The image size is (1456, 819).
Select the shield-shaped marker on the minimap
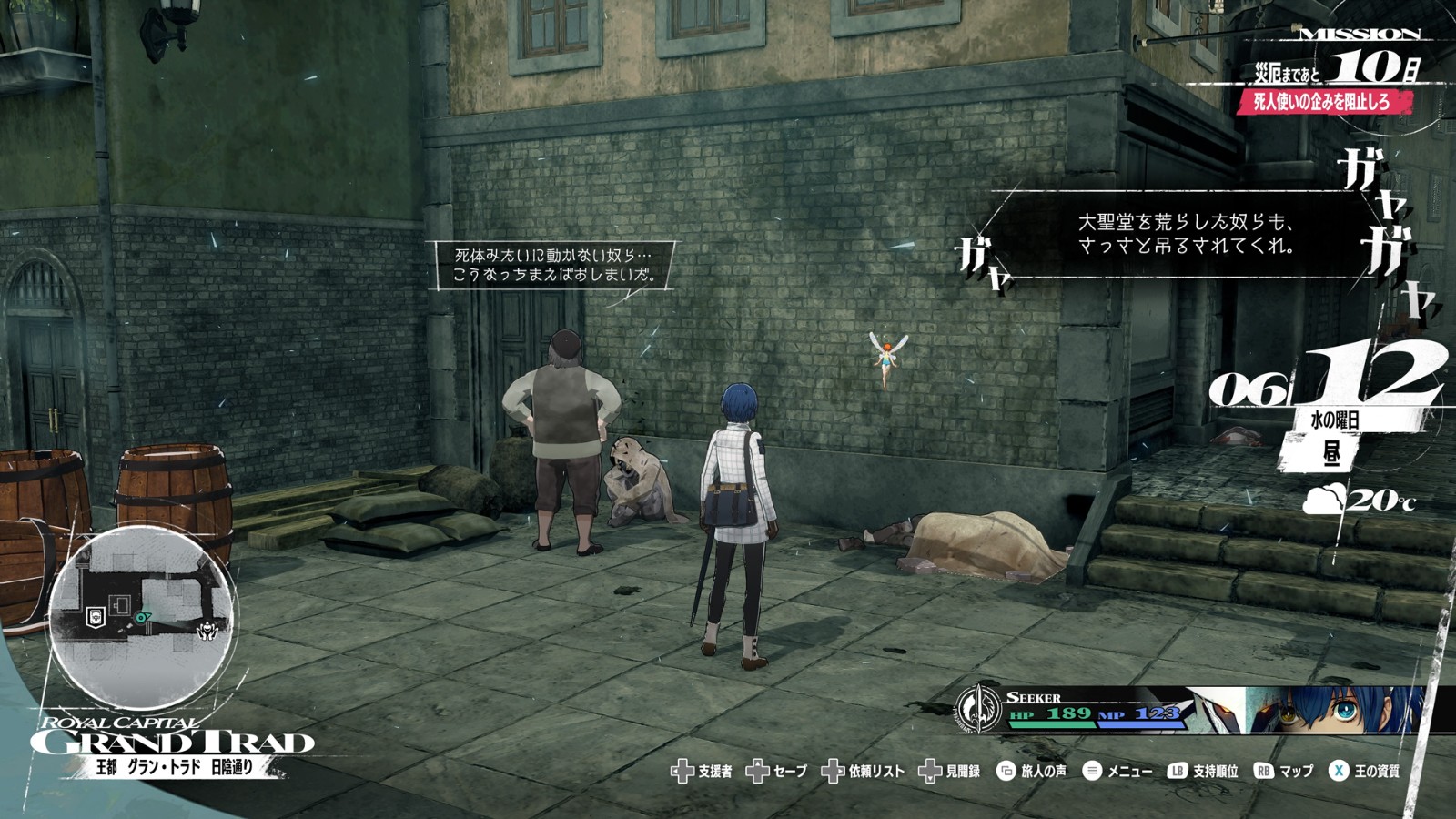pos(94,617)
